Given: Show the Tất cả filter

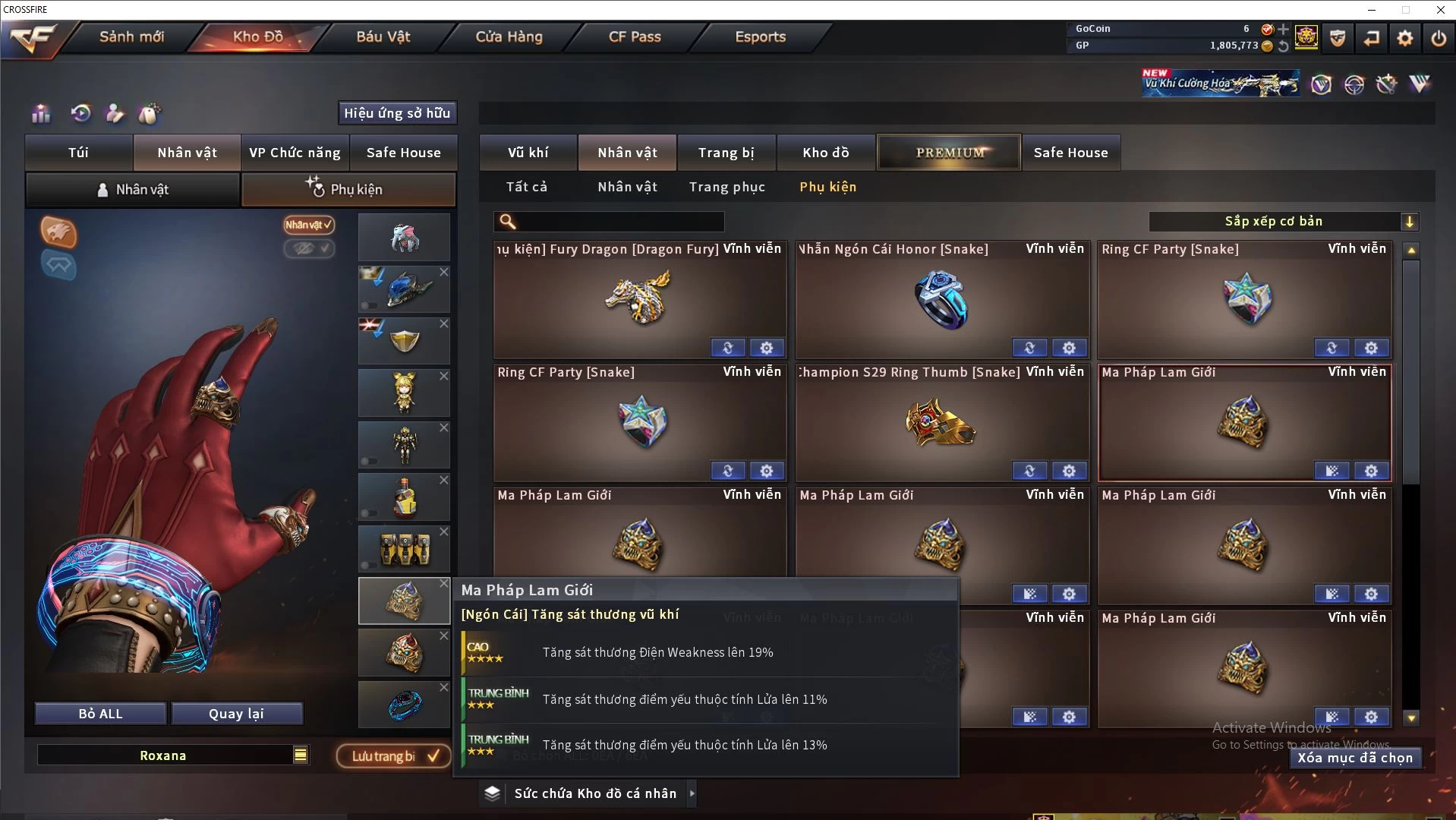Looking at the screenshot, I should (x=526, y=187).
